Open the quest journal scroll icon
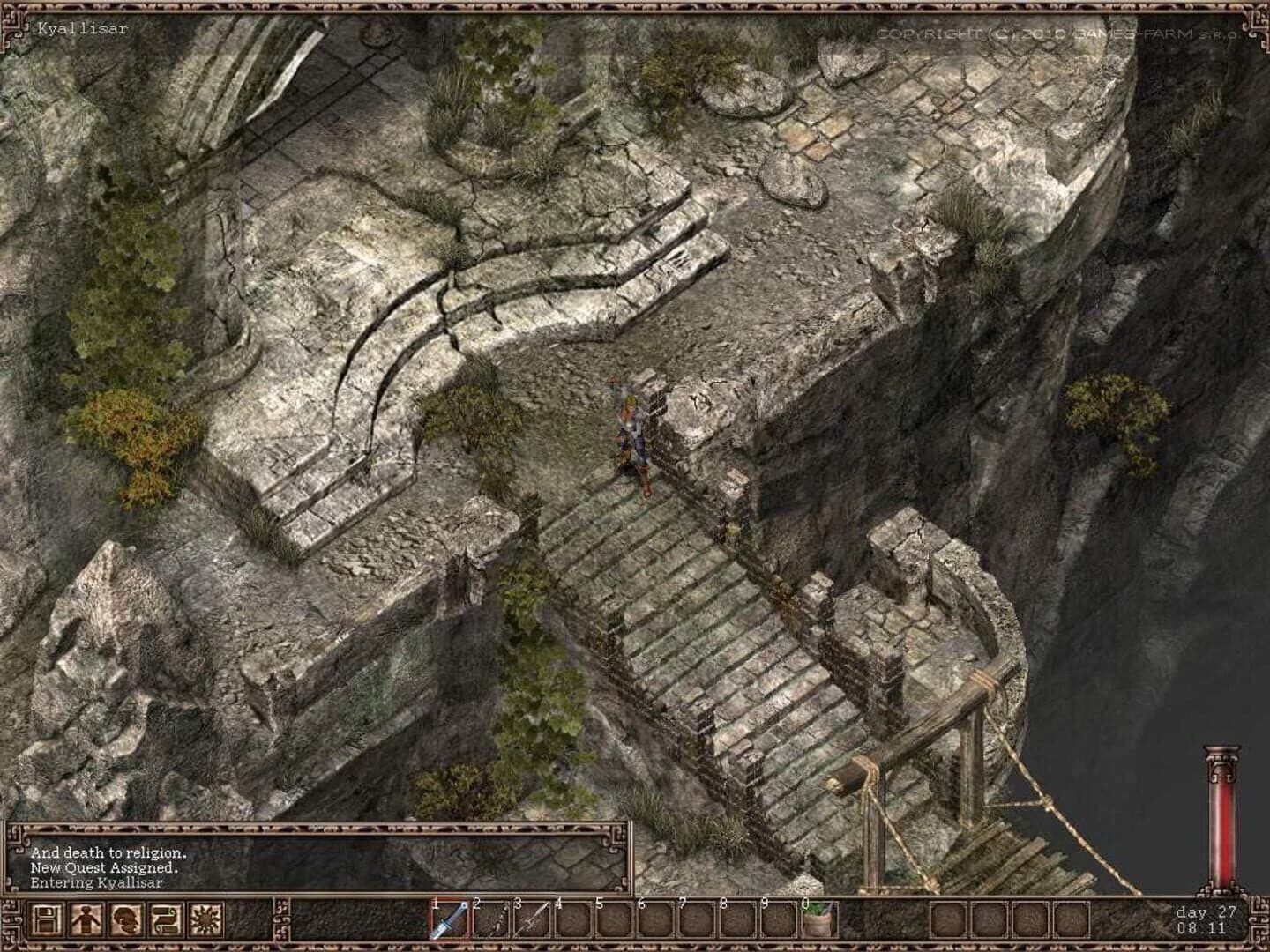 164,919
